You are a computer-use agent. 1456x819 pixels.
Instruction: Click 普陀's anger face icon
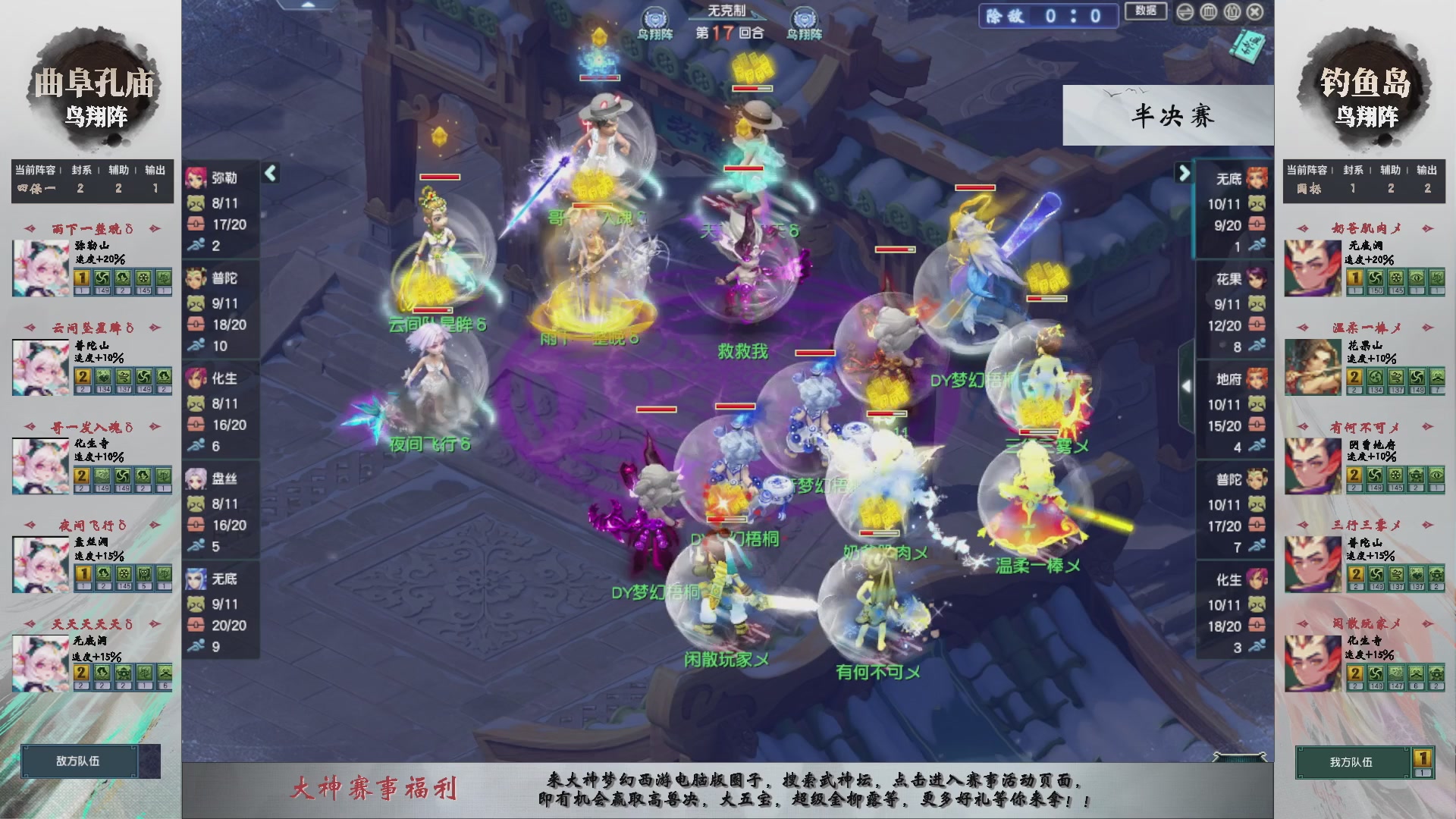196,303
